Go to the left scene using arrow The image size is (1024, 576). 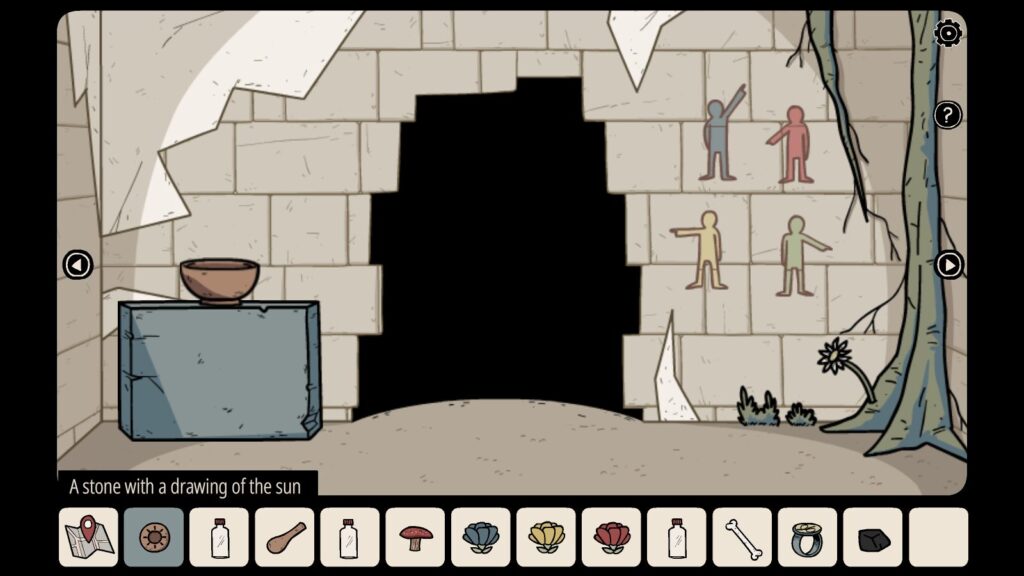[x=77, y=265]
